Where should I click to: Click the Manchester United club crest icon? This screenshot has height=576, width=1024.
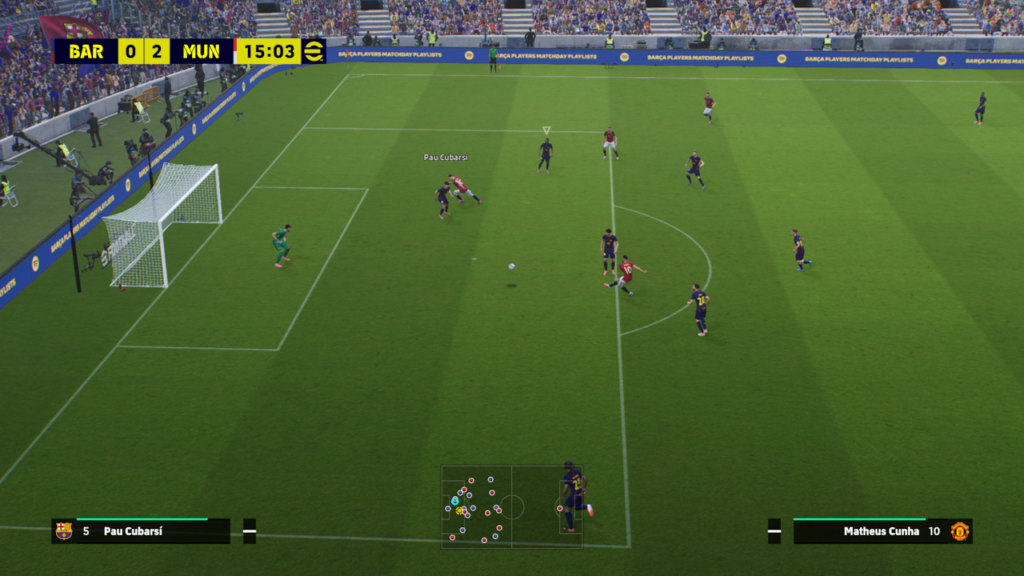959,531
